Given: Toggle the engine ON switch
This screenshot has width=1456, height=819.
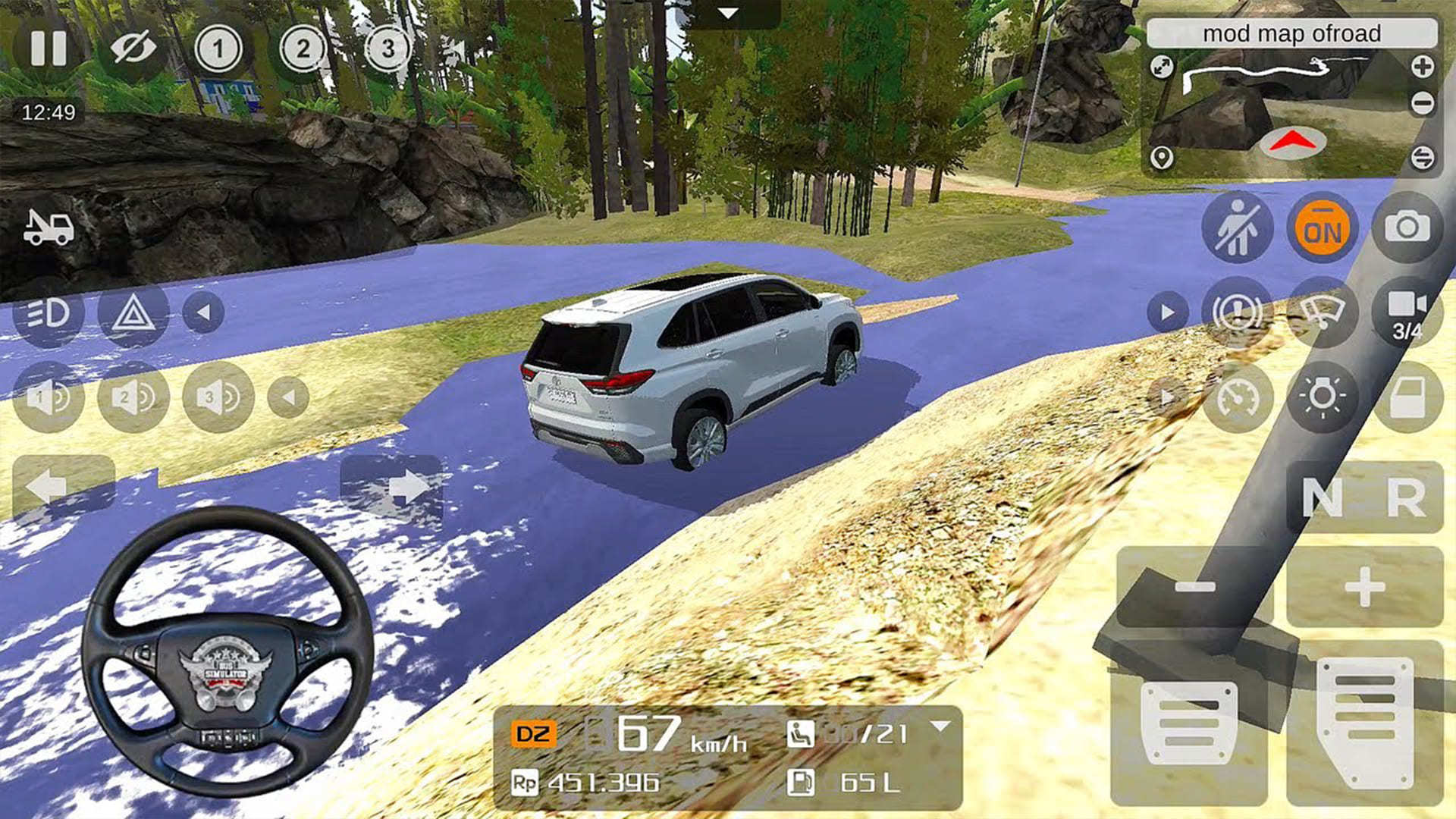Looking at the screenshot, I should coord(1321,227).
